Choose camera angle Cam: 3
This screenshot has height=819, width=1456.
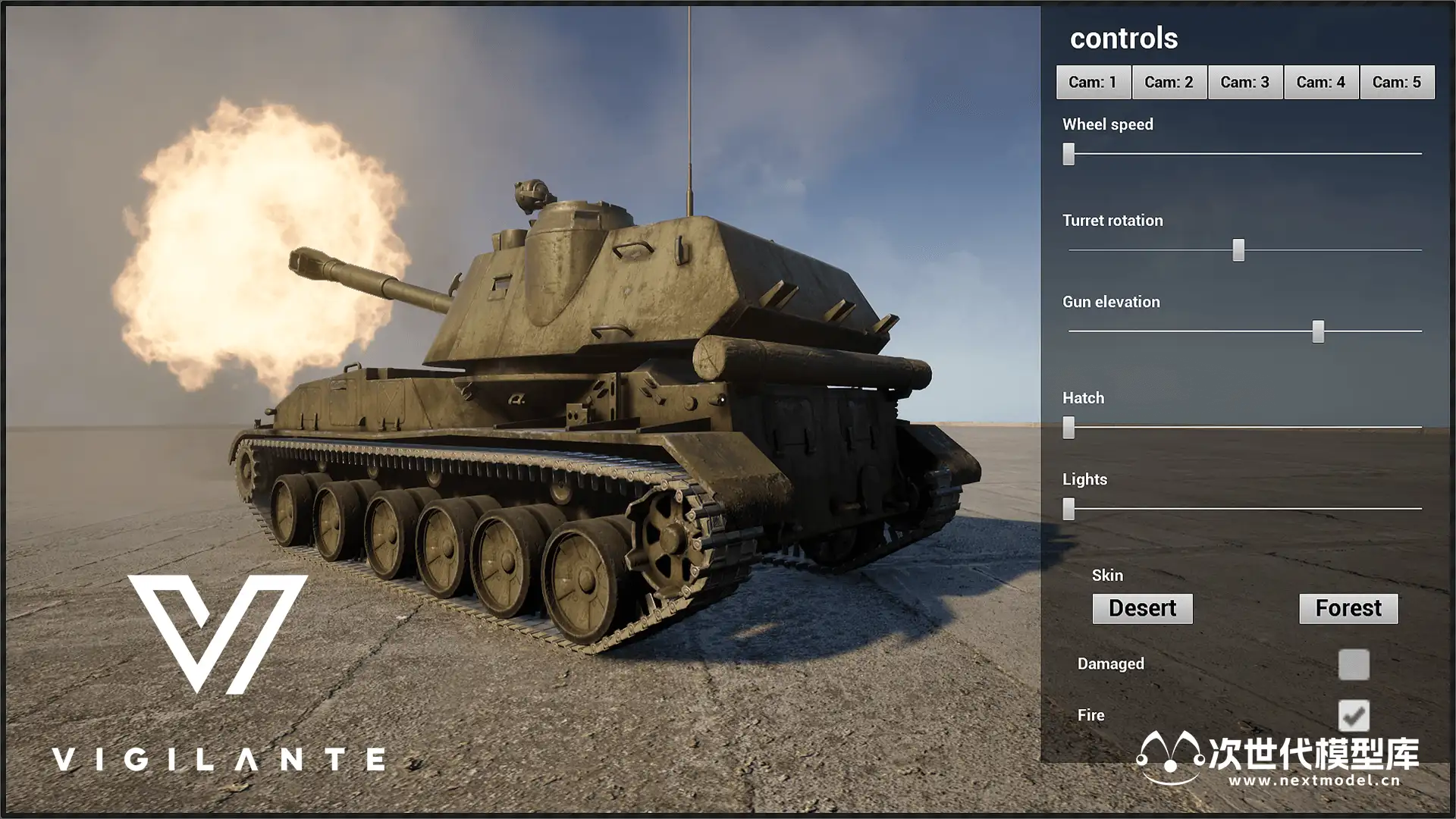click(x=1244, y=82)
